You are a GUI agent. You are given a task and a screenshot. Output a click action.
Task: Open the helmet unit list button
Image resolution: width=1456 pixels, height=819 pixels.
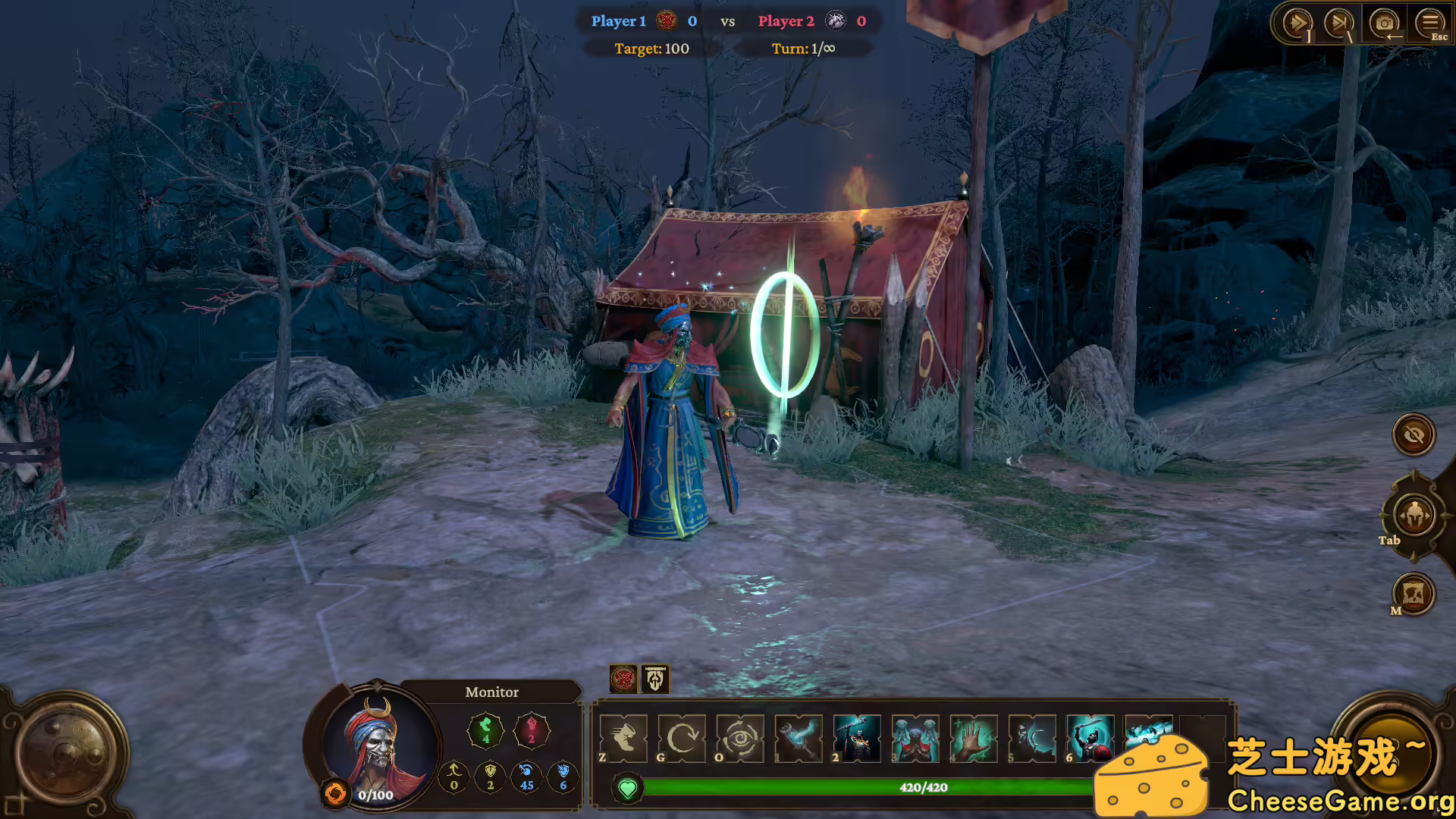(x=1414, y=516)
